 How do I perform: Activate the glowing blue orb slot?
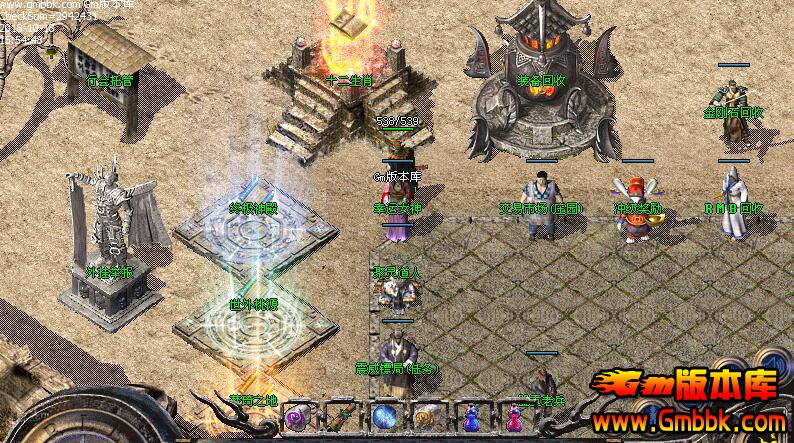(x=382, y=417)
